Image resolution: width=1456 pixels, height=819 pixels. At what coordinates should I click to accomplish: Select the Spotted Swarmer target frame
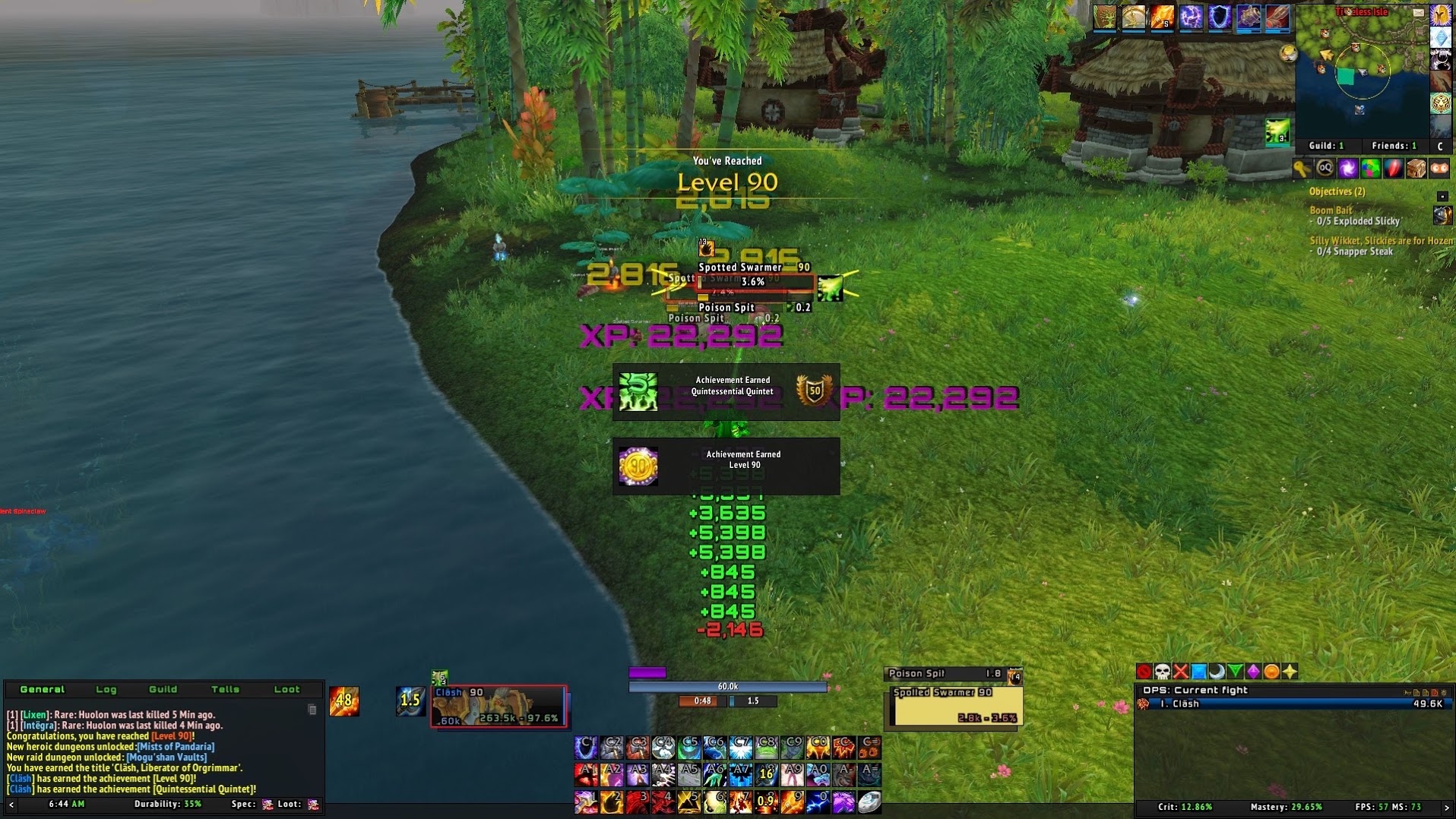click(x=957, y=707)
